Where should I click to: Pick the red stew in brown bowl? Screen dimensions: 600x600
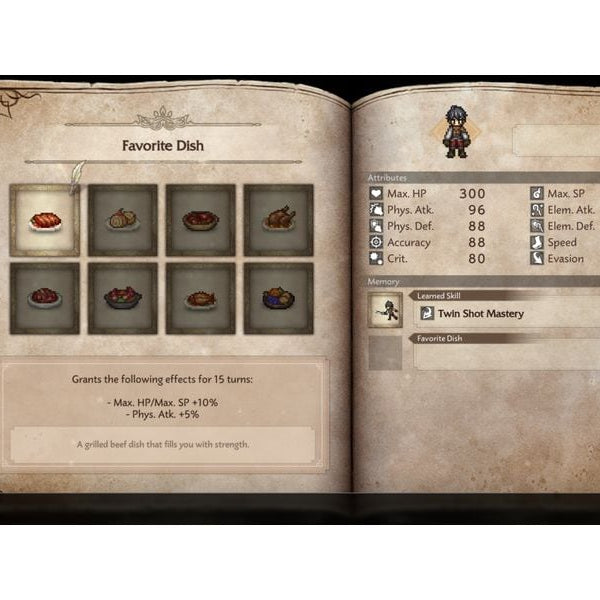(200, 220)
